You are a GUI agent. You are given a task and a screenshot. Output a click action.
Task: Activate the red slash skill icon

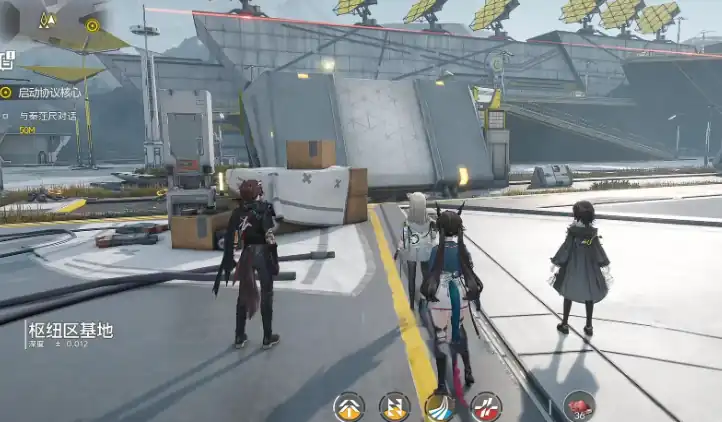(486, 406)
